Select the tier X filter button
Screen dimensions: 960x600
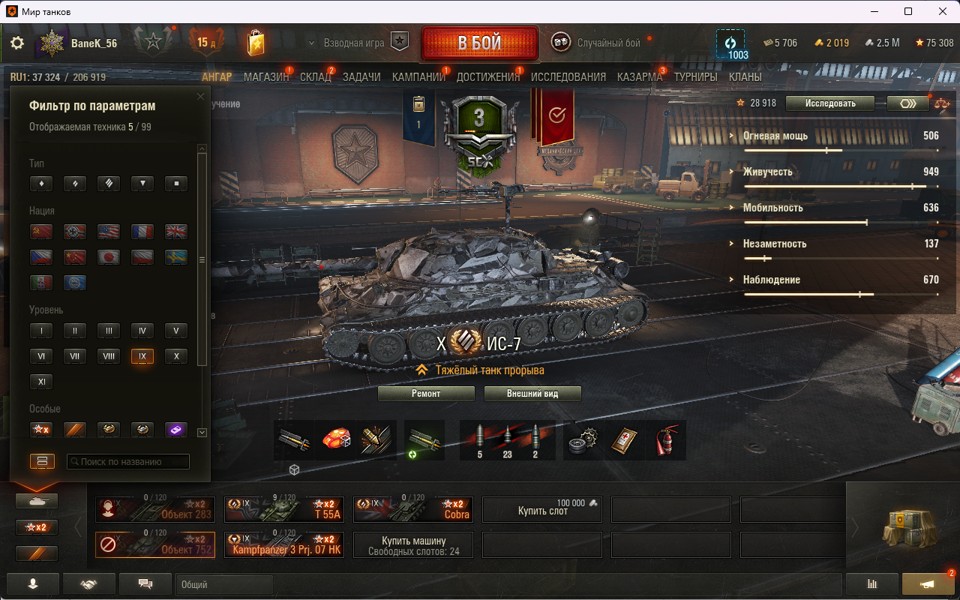[176, 356]
